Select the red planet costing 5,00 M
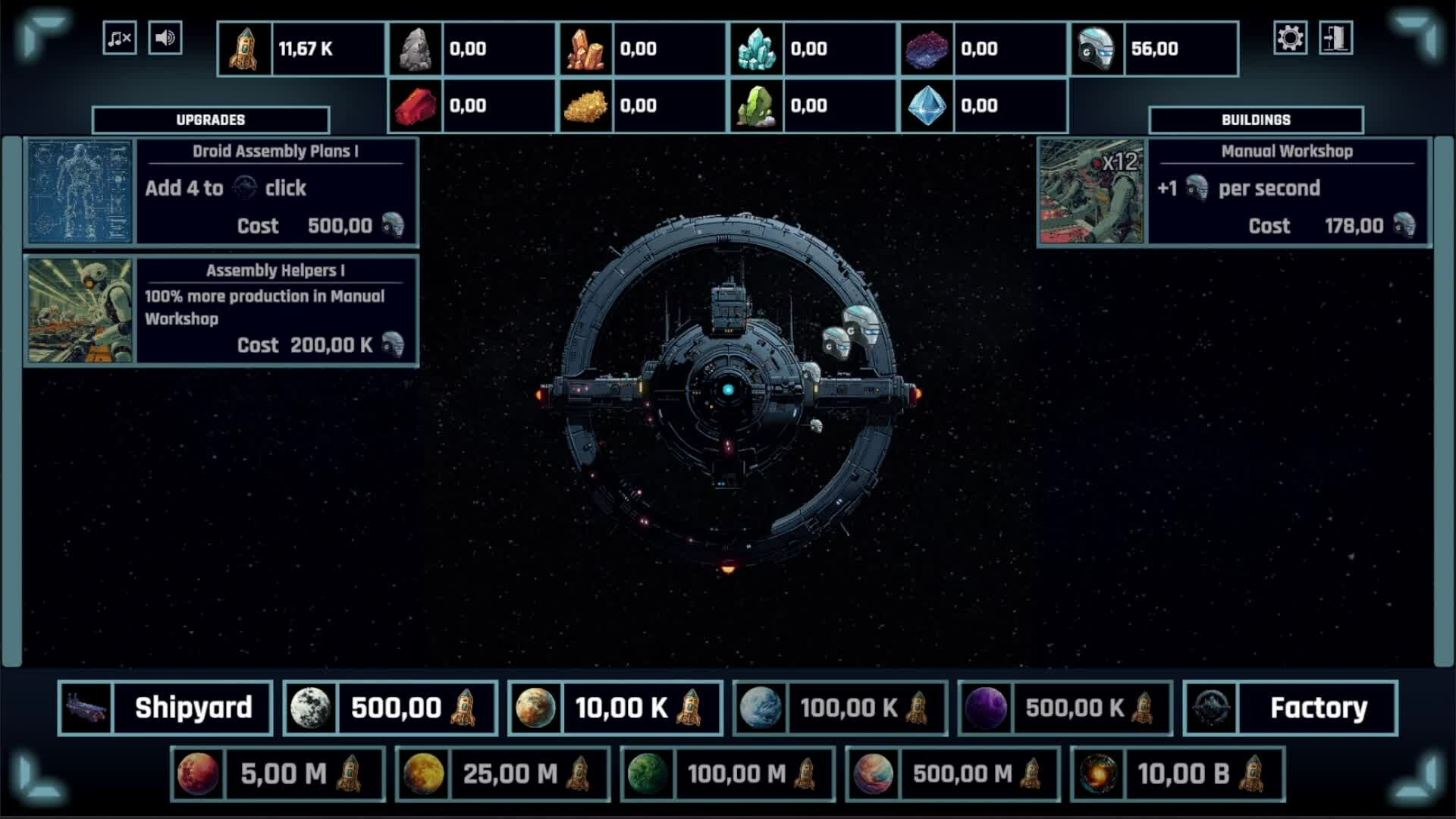Image resolution: width=1456 pixels, height=819 pixels. click(278, 774)
